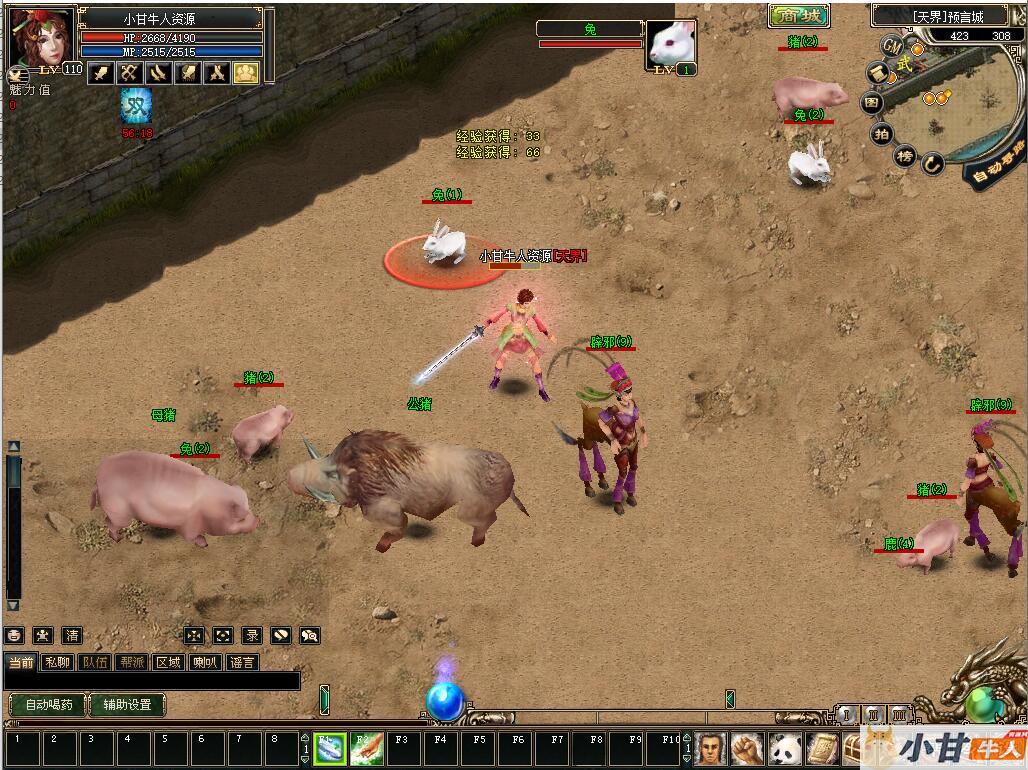
Task: Activate the F1 skill slot
Action: tap(330, 748)
